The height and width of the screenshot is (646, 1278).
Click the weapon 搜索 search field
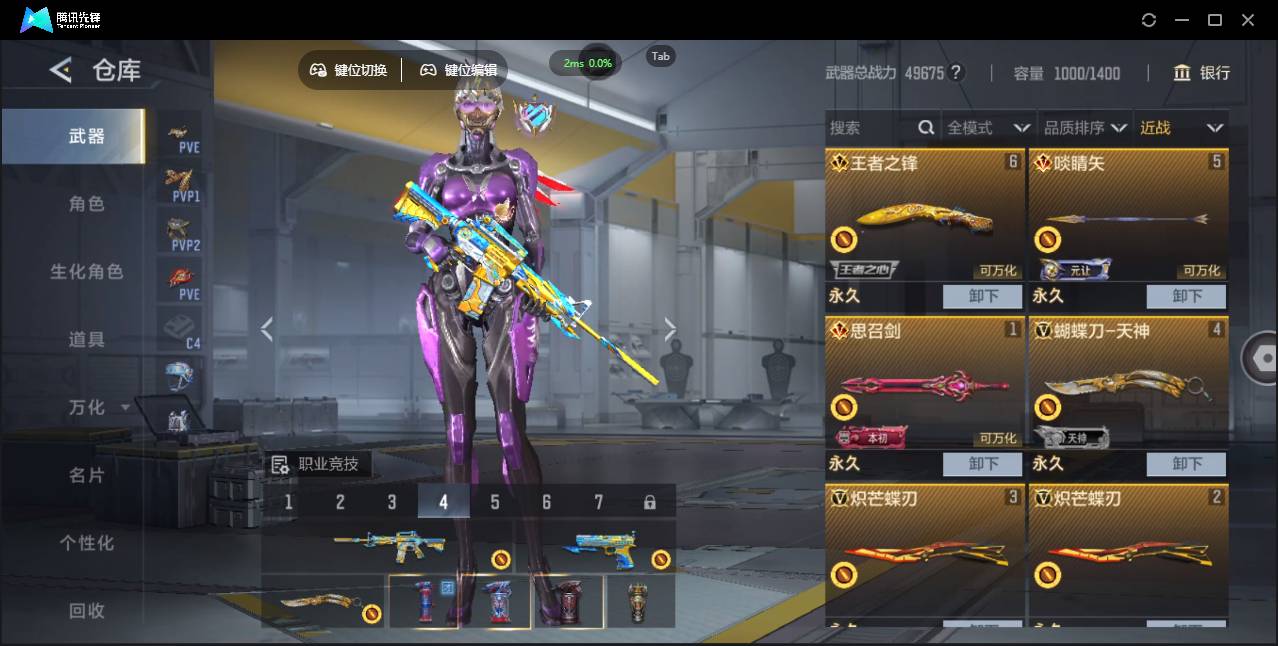pyautogui.click(x=870, y=128)
